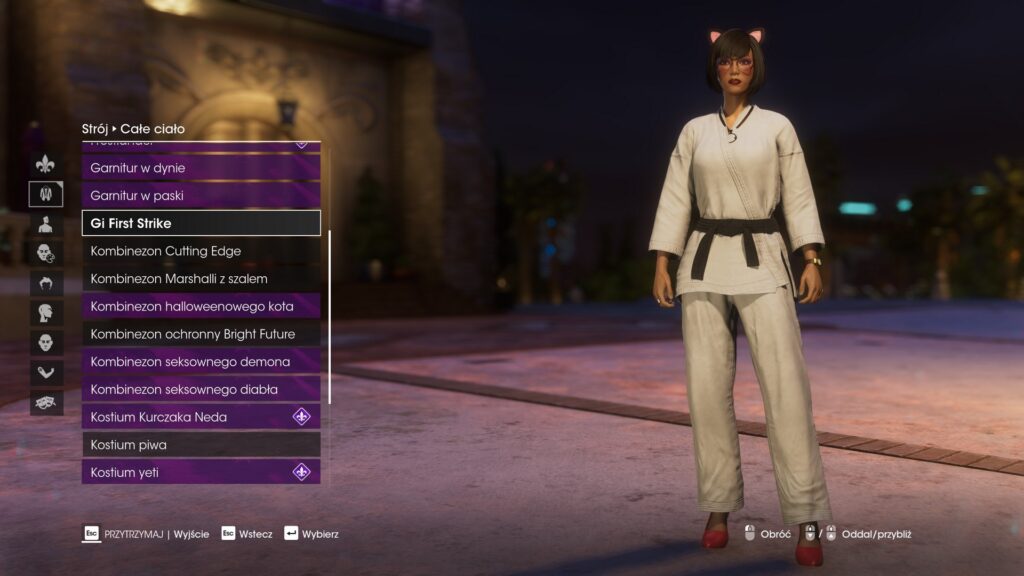The width and height of the screenshot is (1024, 576).
Task: Open the flexed arm category tab
Action: click(x=46, y=373)
